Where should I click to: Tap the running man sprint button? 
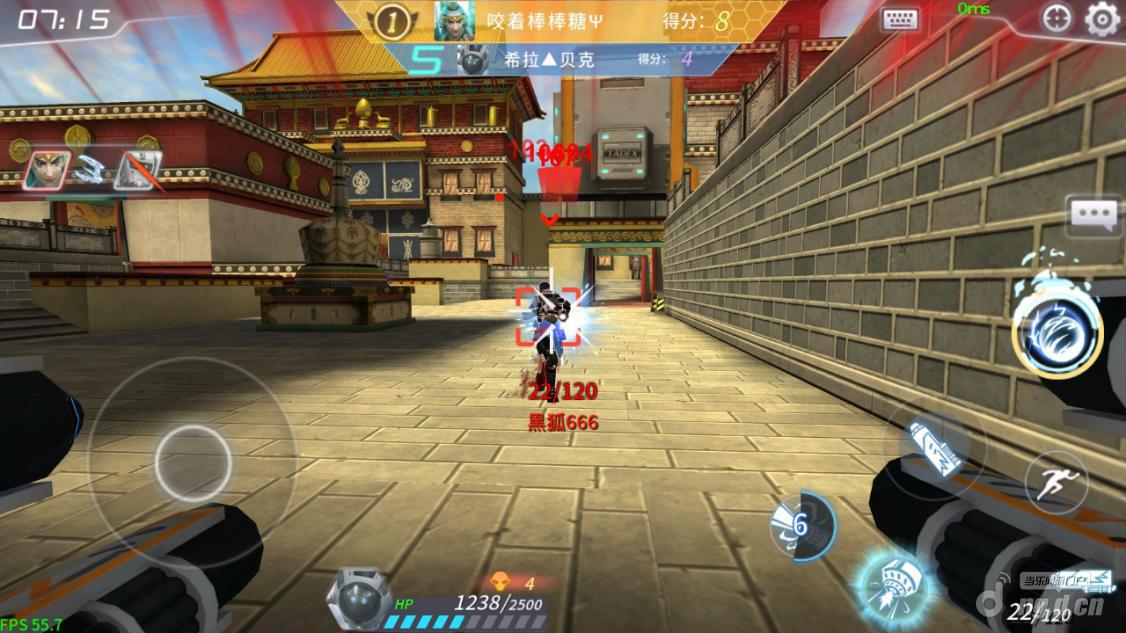(1056, 483)
